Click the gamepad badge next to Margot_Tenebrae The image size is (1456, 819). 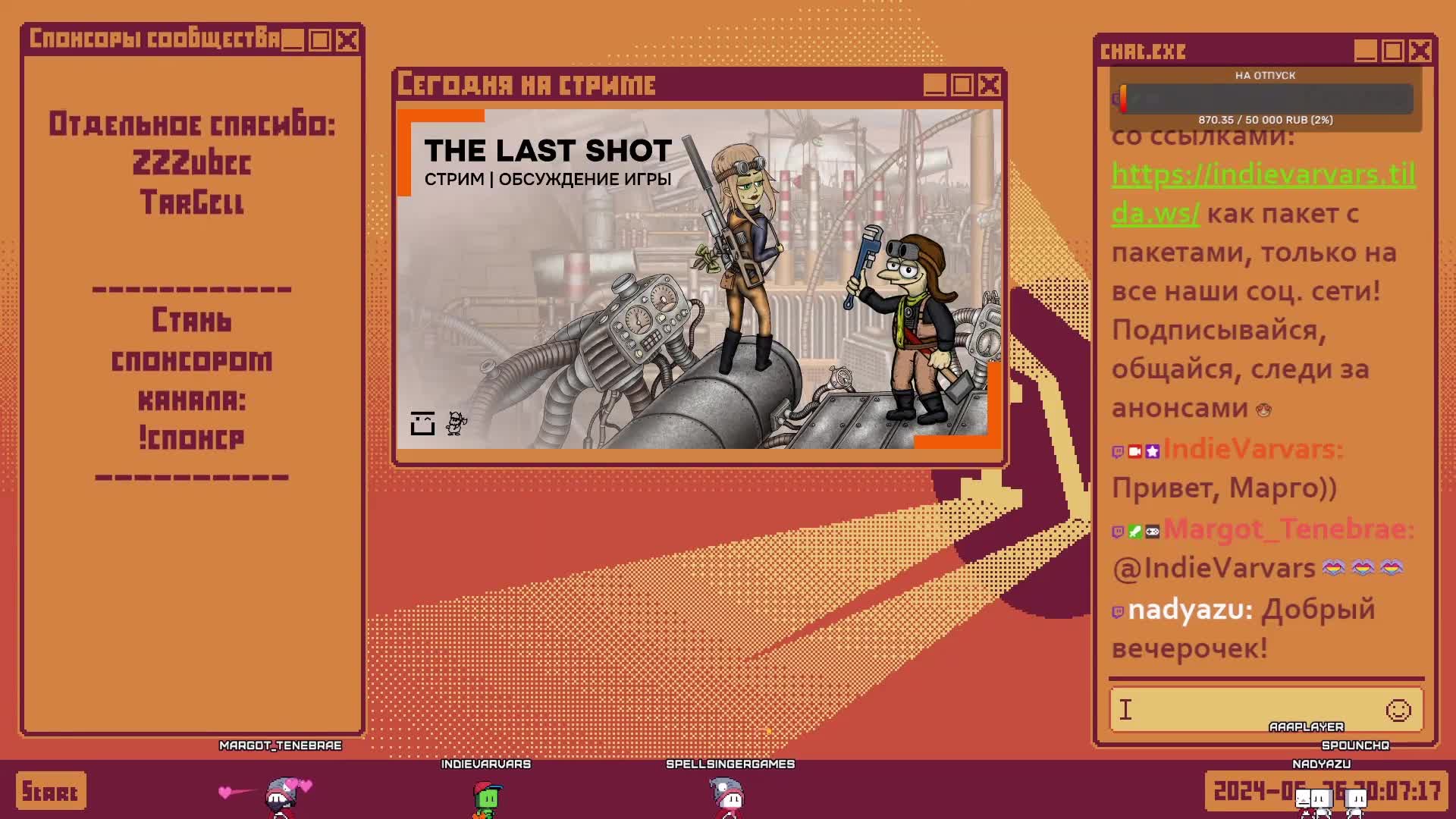[1152, 532]
